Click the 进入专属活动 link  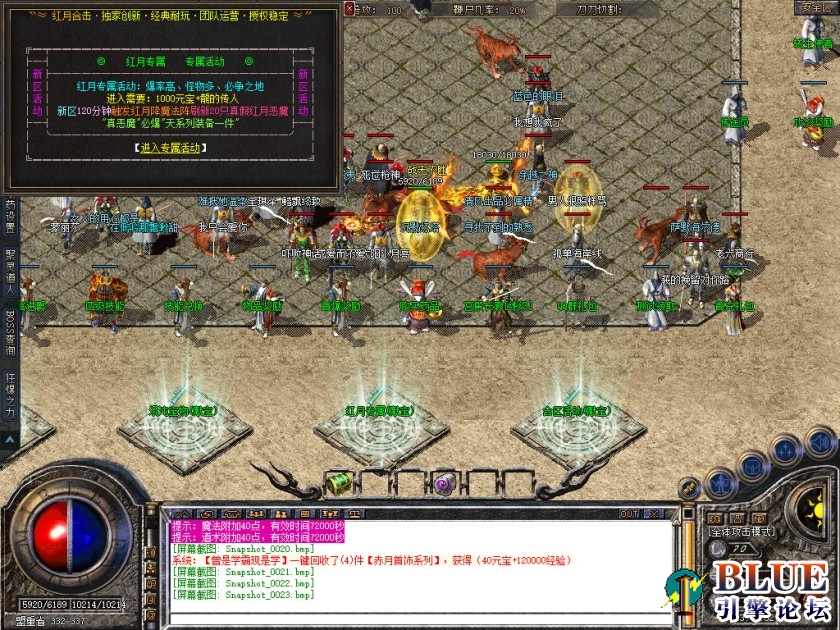pos(171,147)
